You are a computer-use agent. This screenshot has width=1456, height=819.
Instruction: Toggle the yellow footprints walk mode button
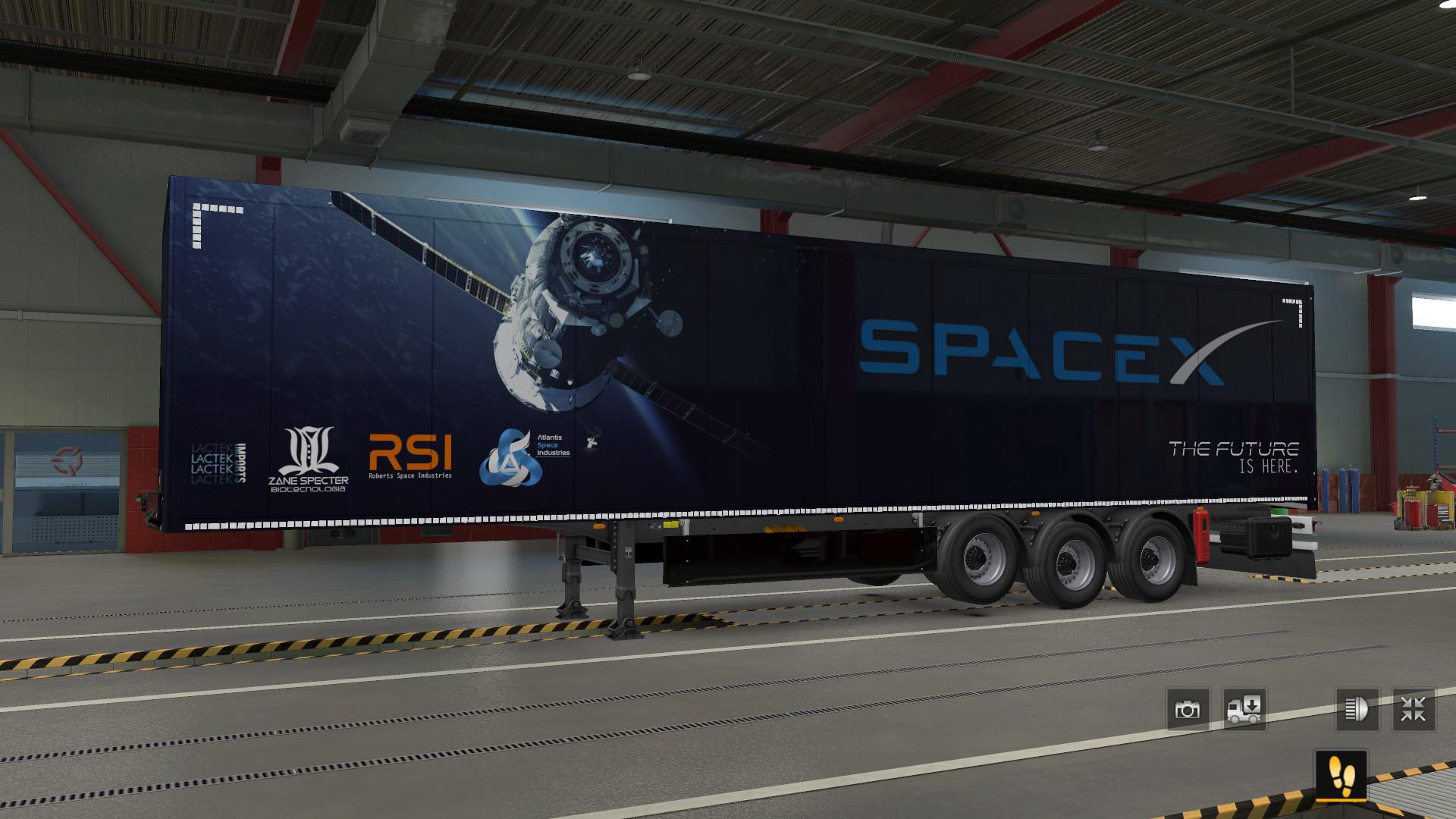click(1341, 775)
